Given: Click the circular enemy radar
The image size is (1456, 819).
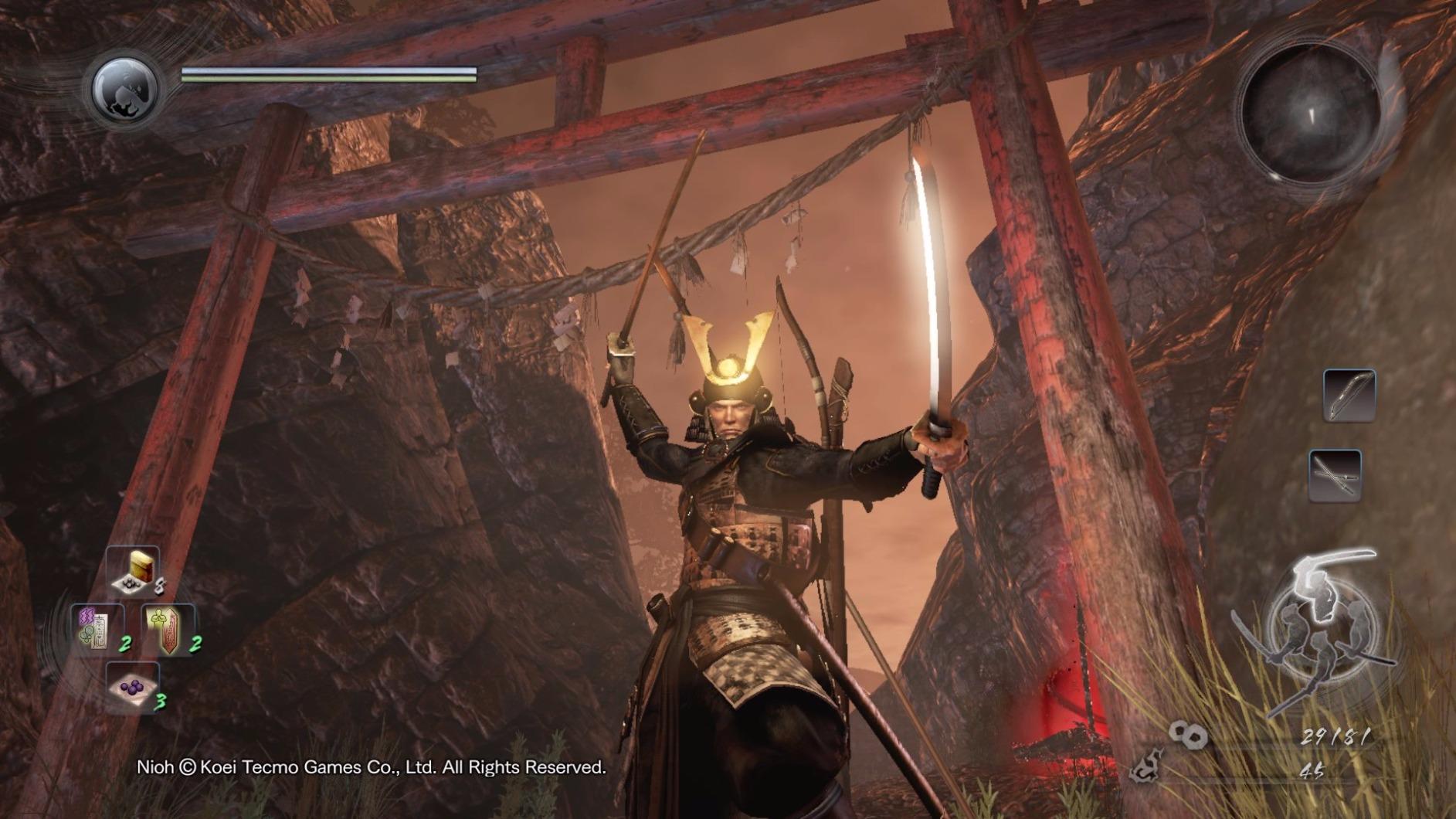Looking at the screenshot, I should coord(1312,115).
